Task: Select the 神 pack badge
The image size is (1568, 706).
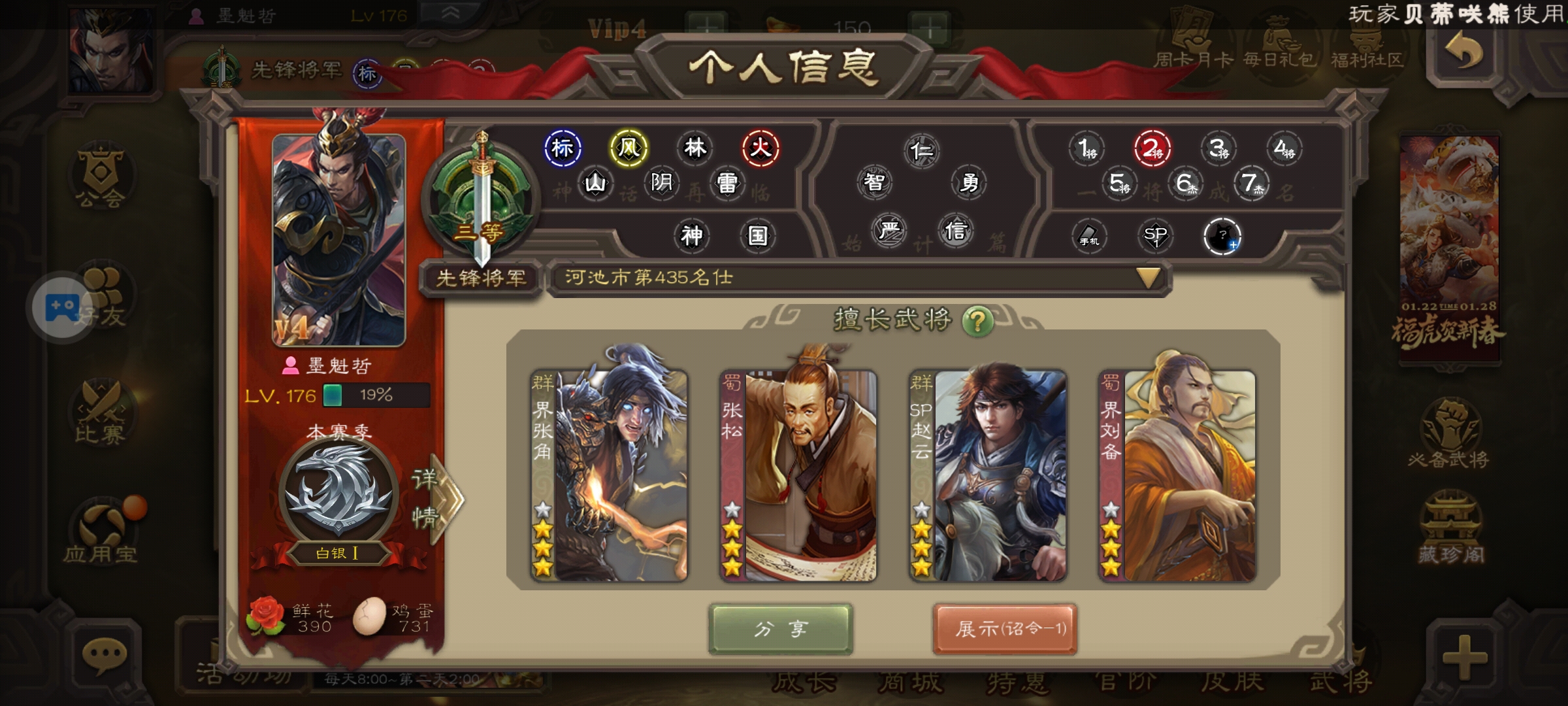Action: click(691, 235)
